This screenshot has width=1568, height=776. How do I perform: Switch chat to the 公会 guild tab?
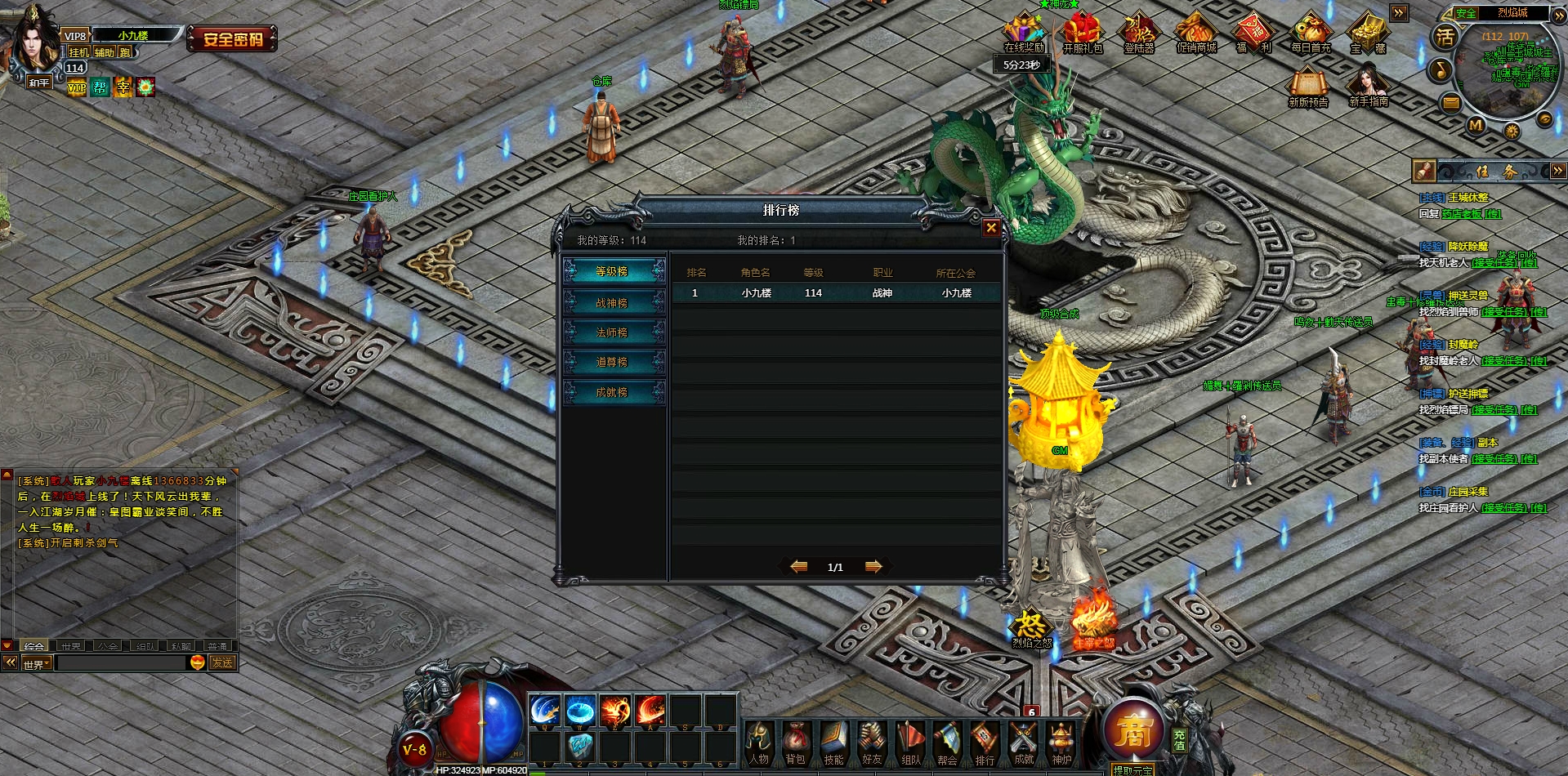(x=108, y=646)
